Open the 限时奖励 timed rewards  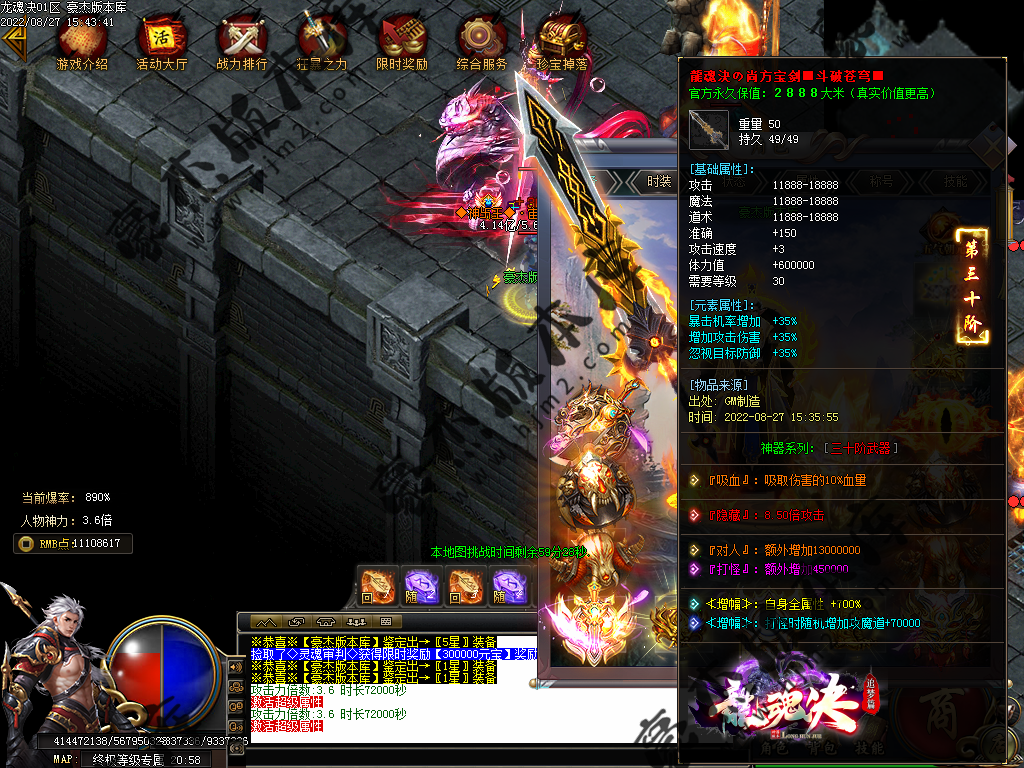(402, 42)
